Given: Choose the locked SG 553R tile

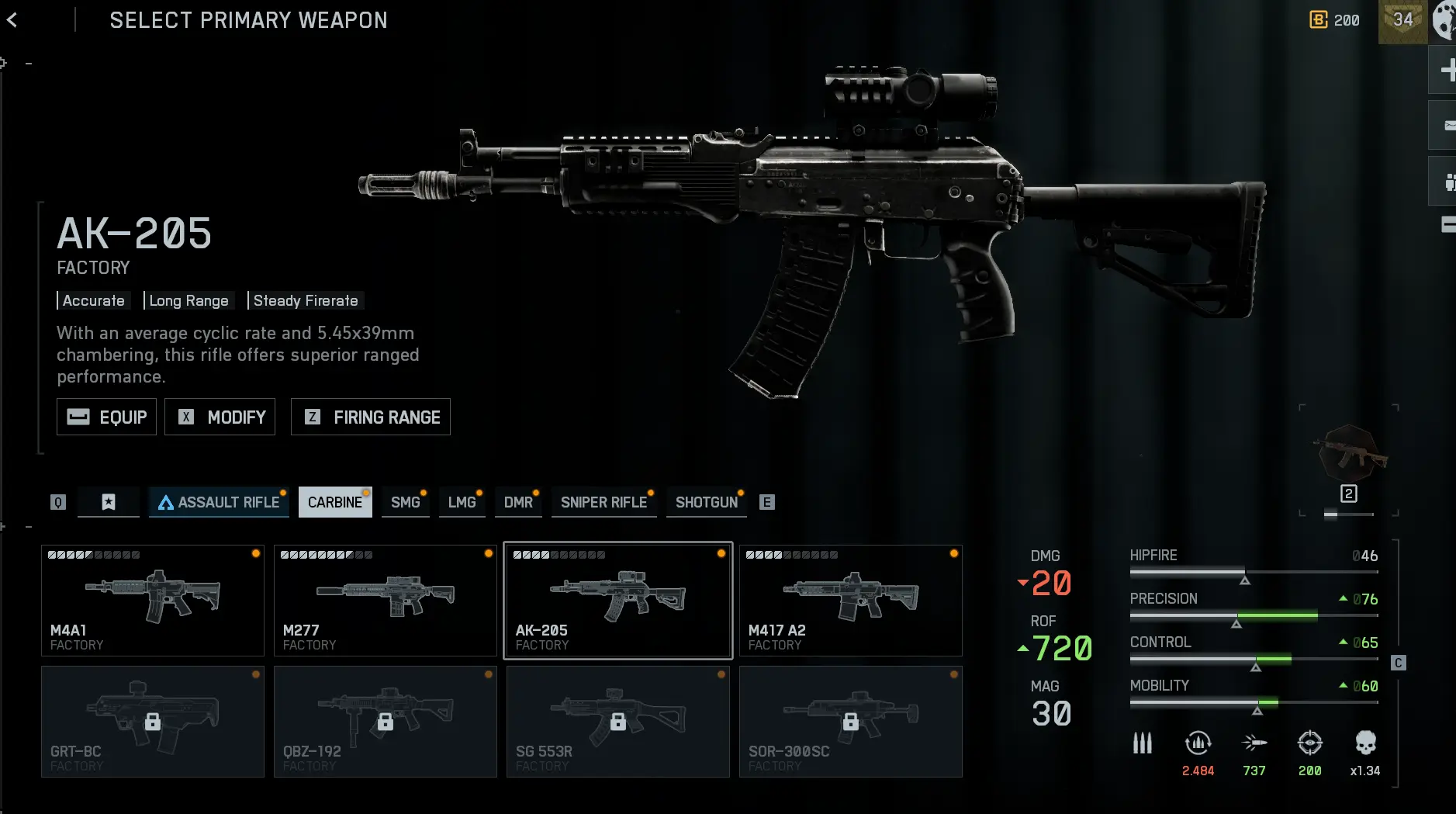Looking at the screenshot, I should click(618, 722).
